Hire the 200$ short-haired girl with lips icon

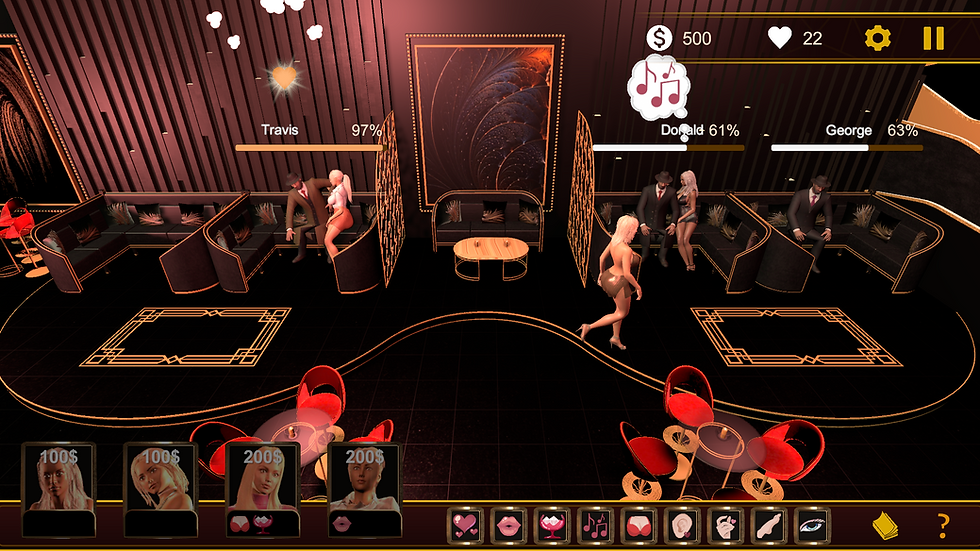(364, 490)
